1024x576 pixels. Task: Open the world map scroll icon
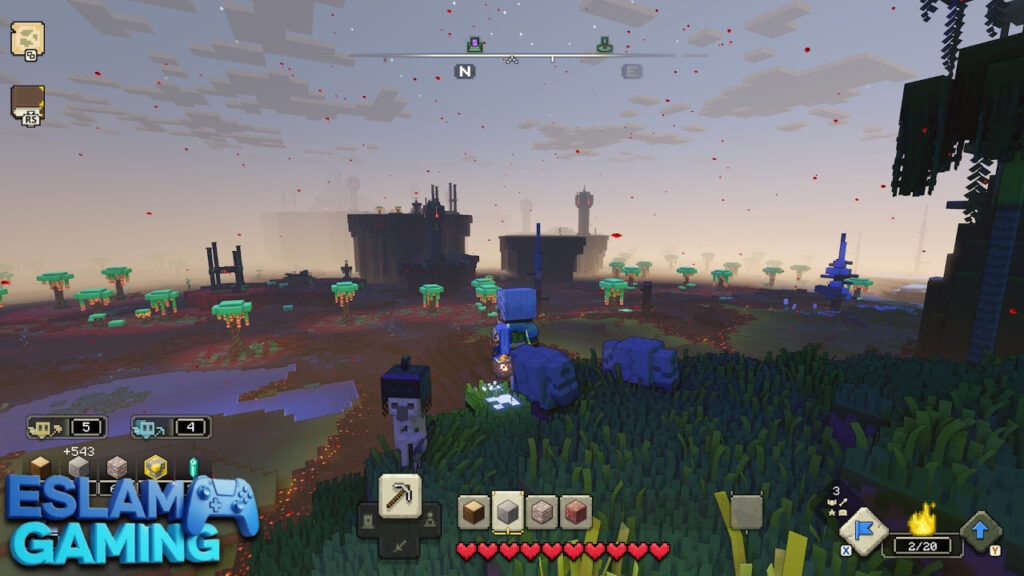[x=27, y=39]
